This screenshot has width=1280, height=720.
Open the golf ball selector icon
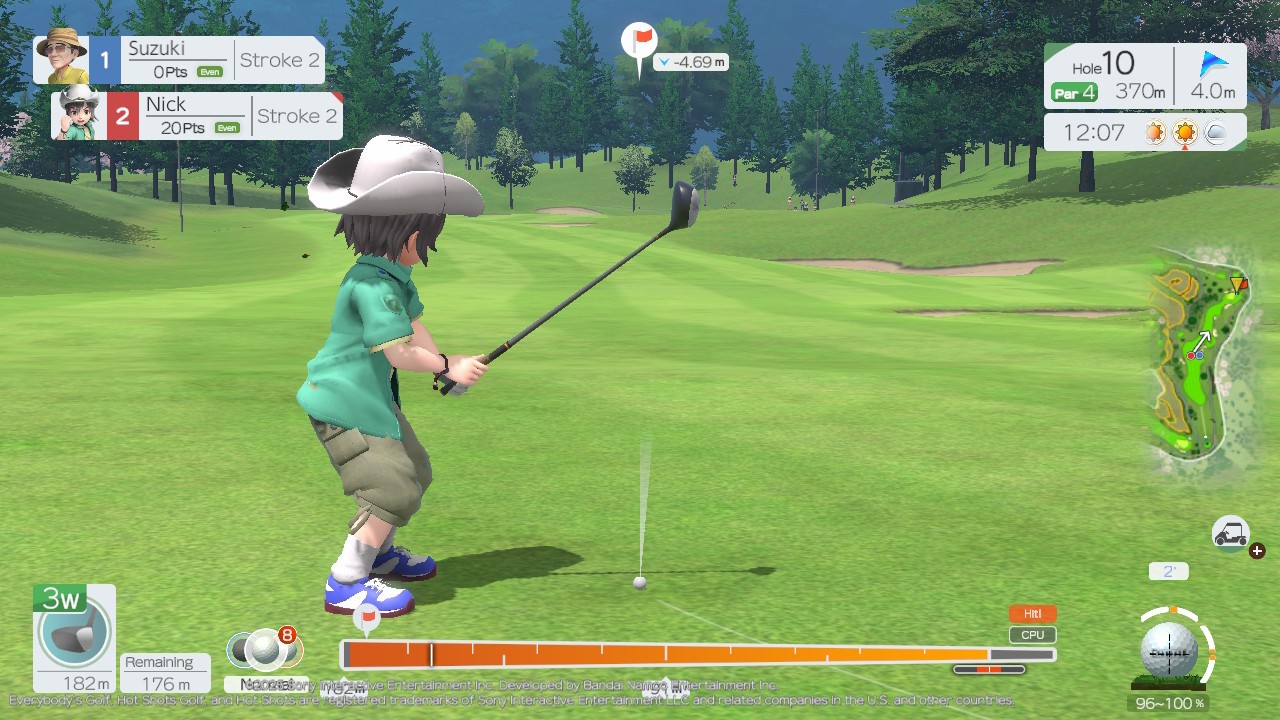(x=264, y=650)
